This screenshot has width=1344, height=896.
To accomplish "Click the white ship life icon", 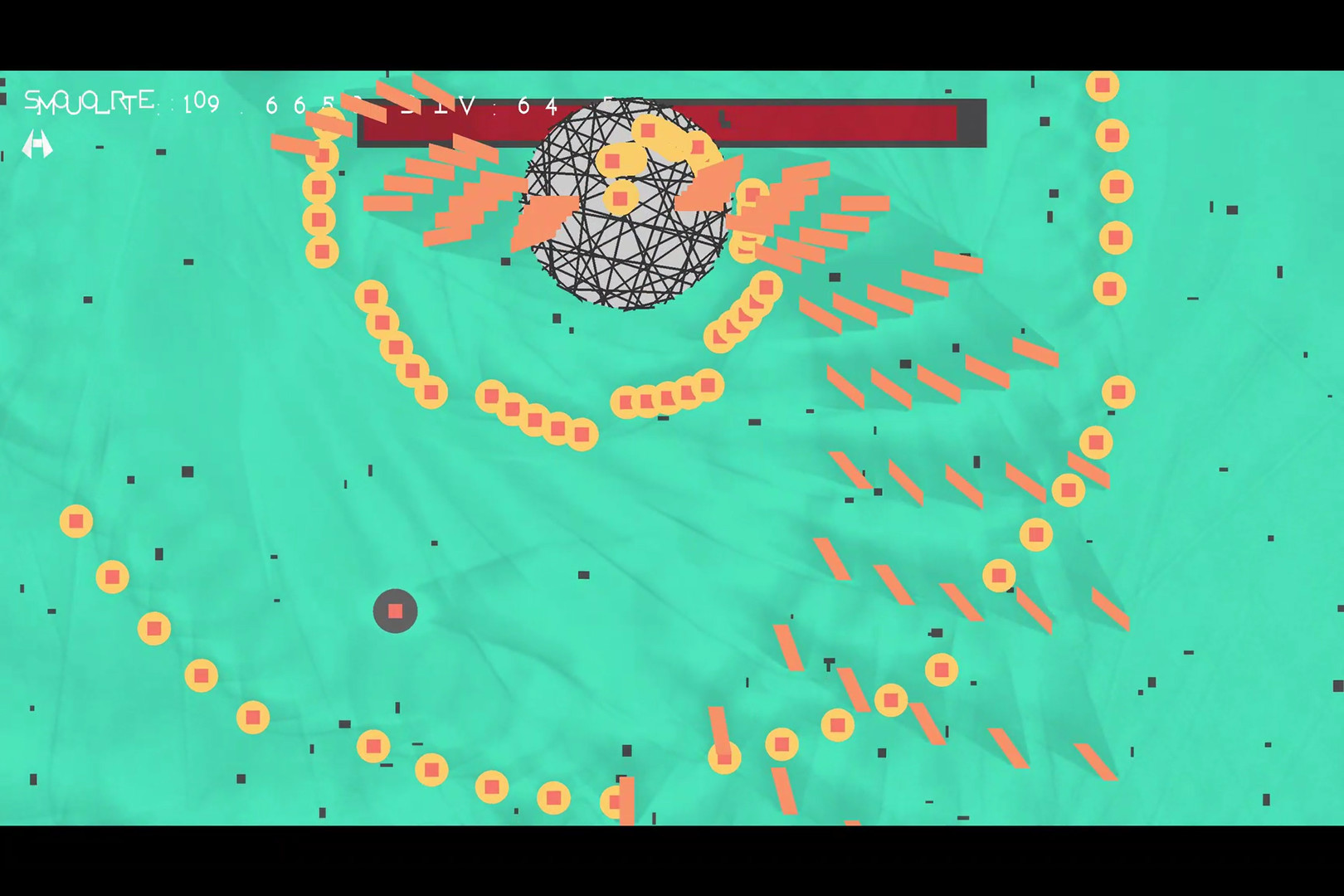I will point(38,145).
